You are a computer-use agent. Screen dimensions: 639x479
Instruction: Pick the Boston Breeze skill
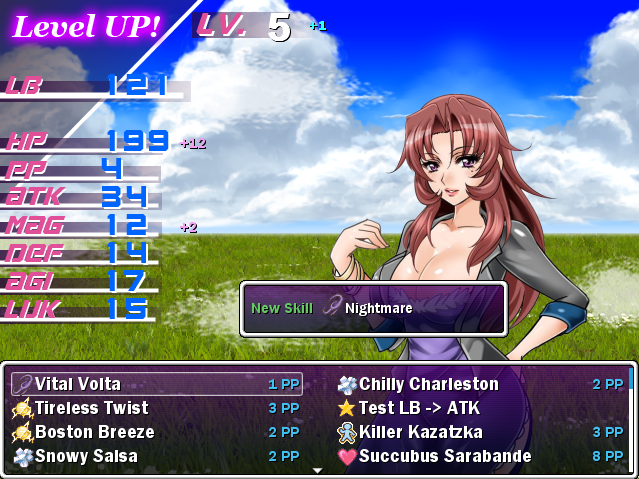156,432
